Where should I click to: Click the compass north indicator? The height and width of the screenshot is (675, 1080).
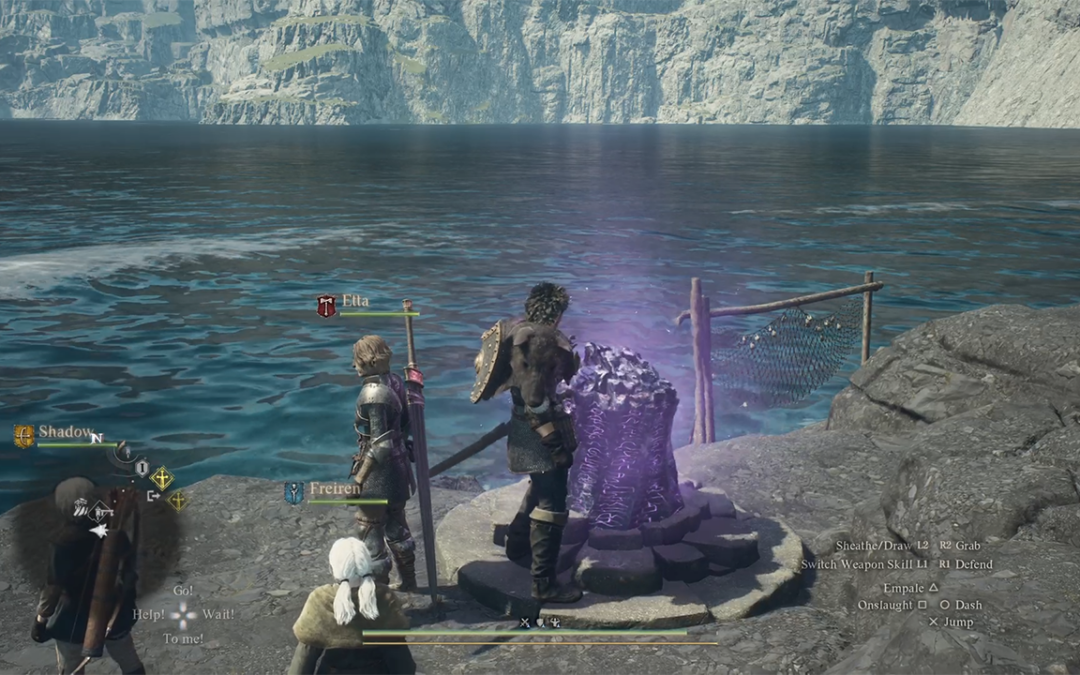click(96, 438)
